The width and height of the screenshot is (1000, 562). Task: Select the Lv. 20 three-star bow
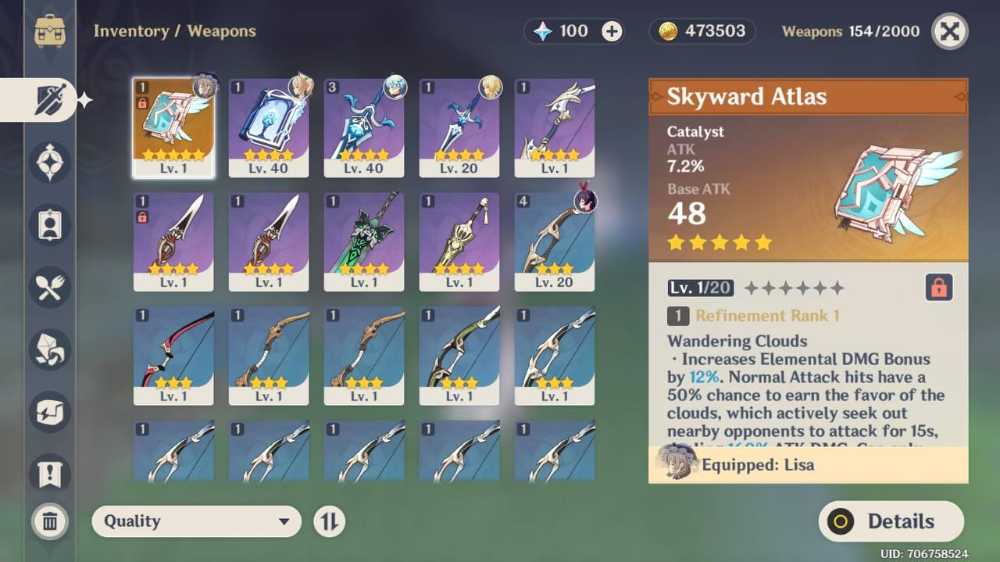click(555, 241)
